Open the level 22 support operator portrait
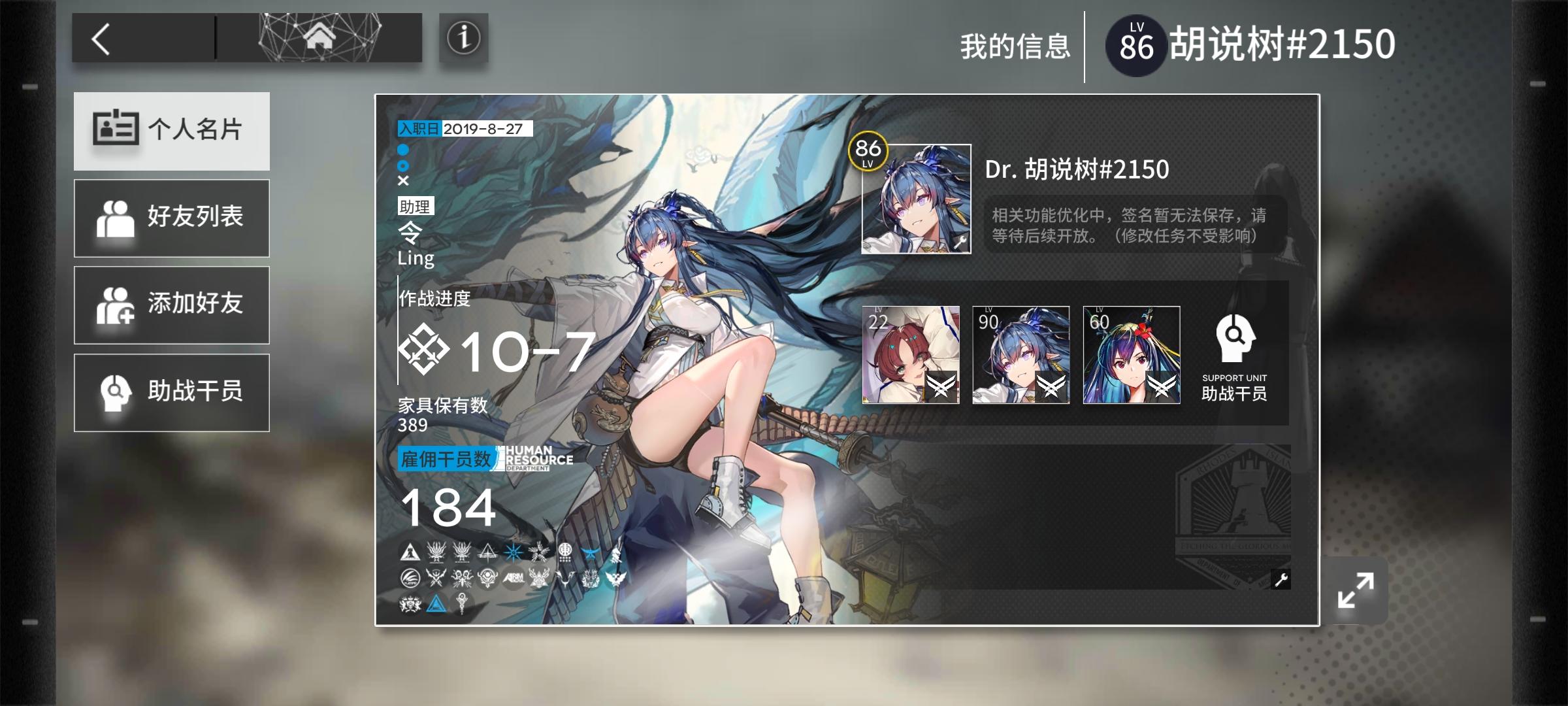Viewport: 1568px width, 706px height. point(912,355)
